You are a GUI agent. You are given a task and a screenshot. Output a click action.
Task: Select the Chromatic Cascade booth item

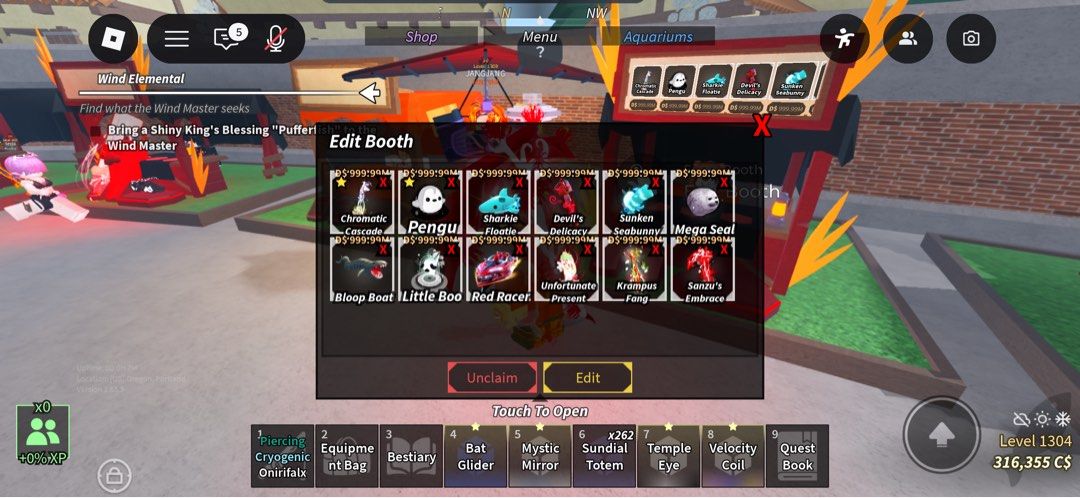pyautogui.click(x=363, y=203)
